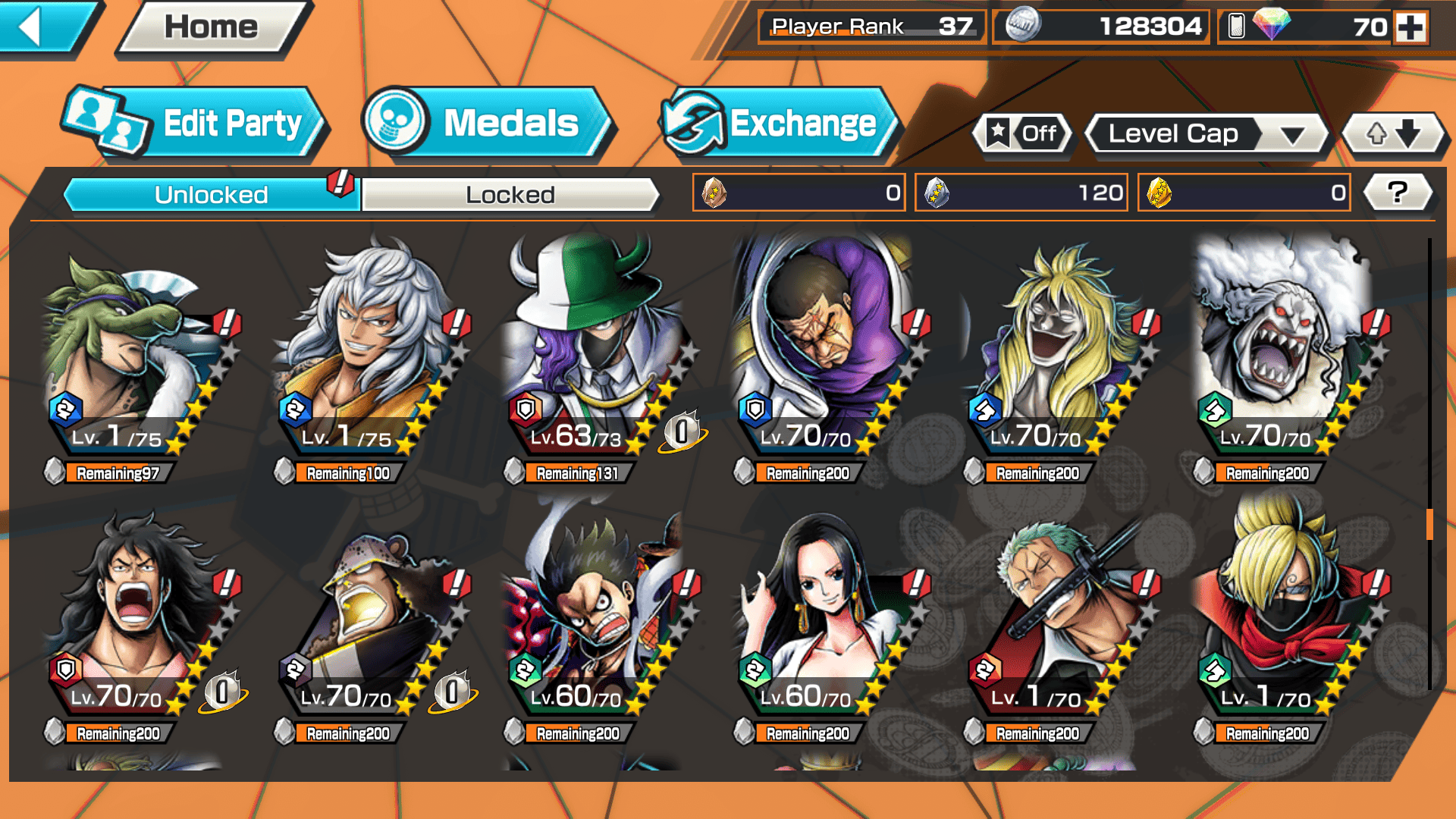Screen dimensions: 1456x819
Task: Reverse the sort order with arrows button
Action: pos(1393,134)
